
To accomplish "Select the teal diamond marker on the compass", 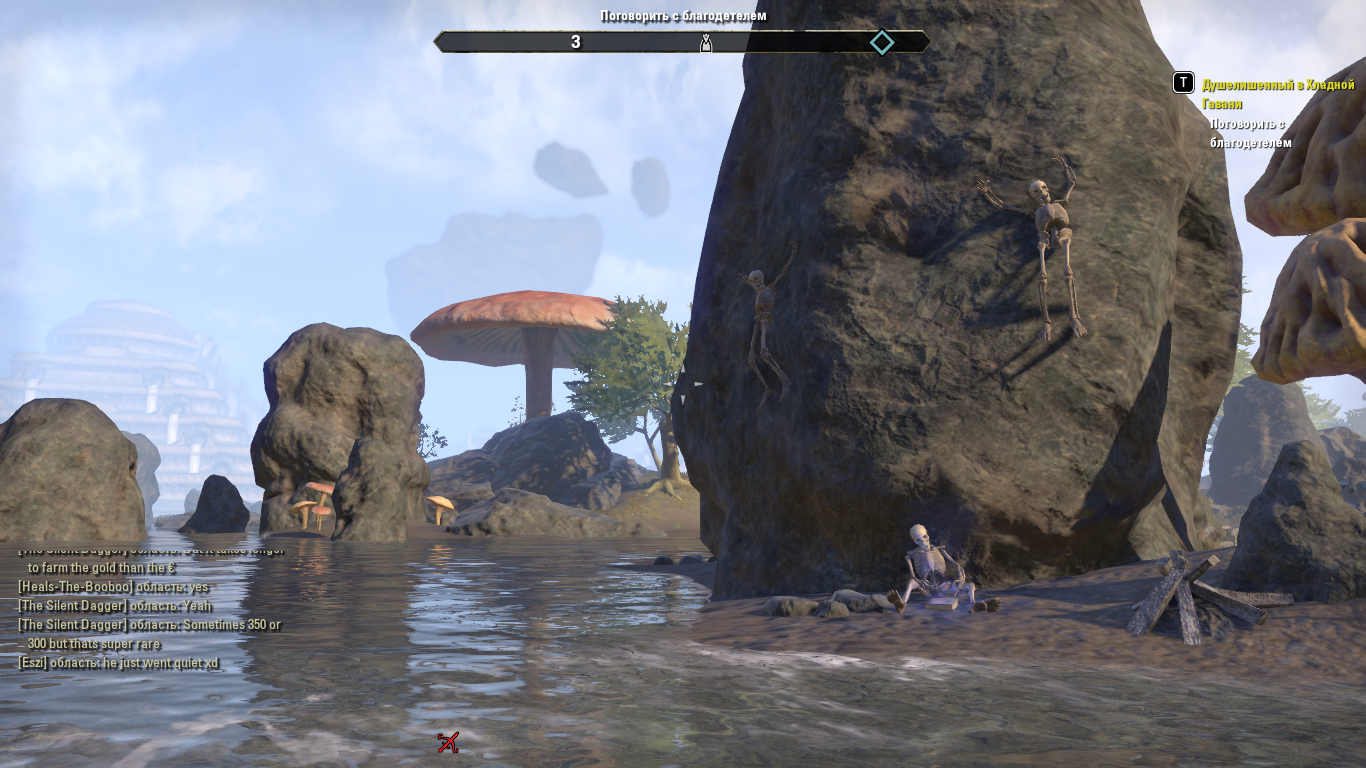I will [881, 42].
